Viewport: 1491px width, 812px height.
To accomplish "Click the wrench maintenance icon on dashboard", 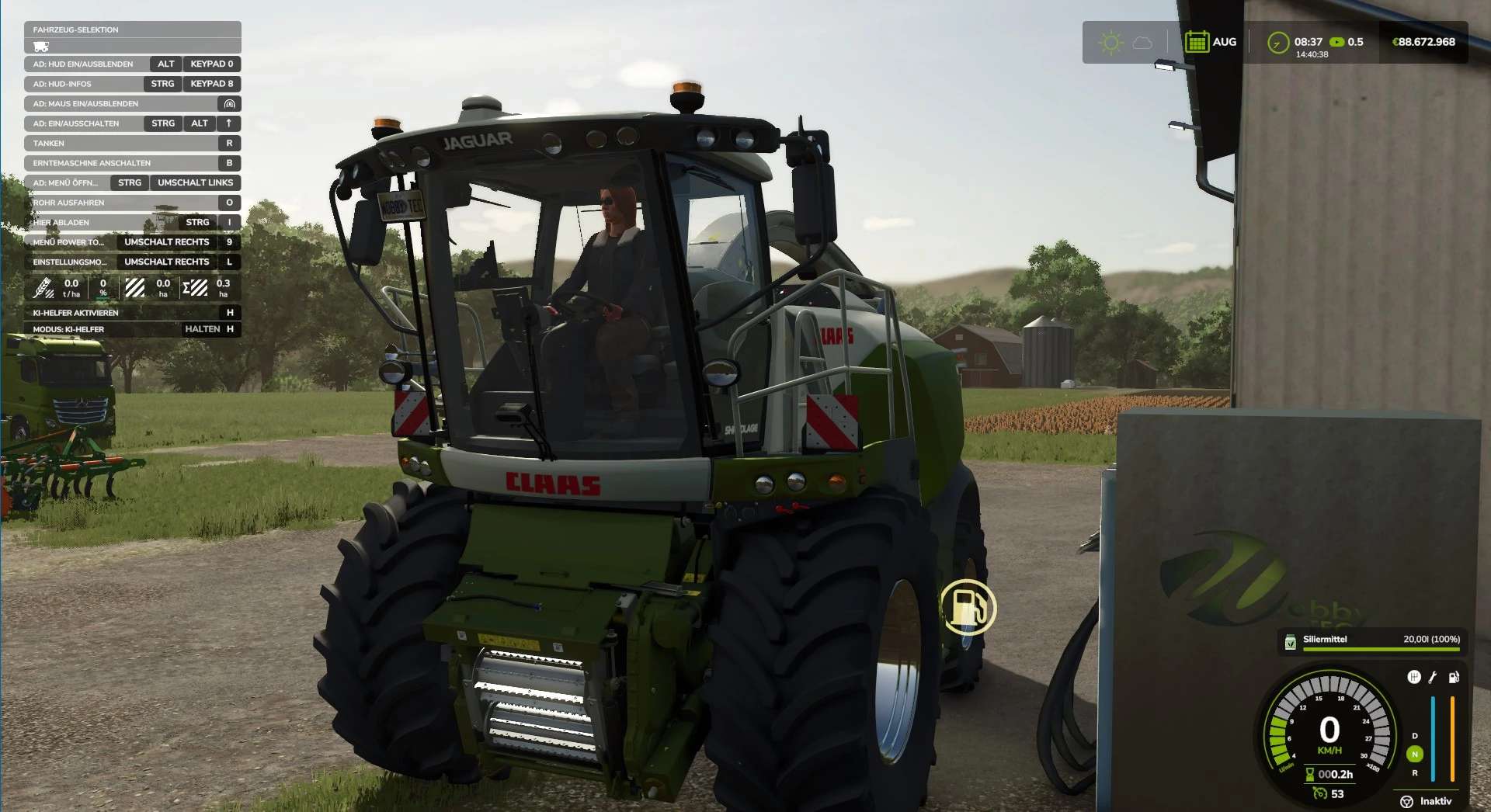I will click(x=1432, y=677).
